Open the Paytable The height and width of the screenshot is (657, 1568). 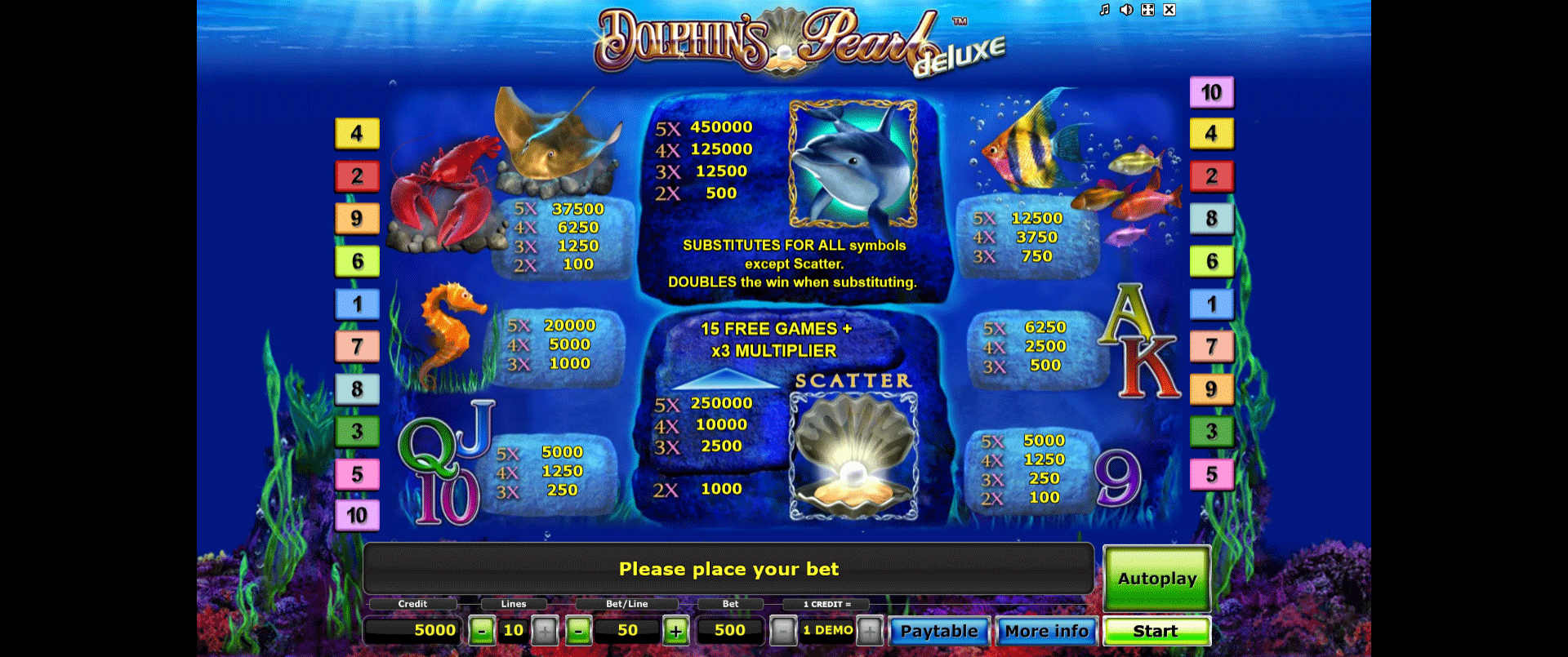939,630
